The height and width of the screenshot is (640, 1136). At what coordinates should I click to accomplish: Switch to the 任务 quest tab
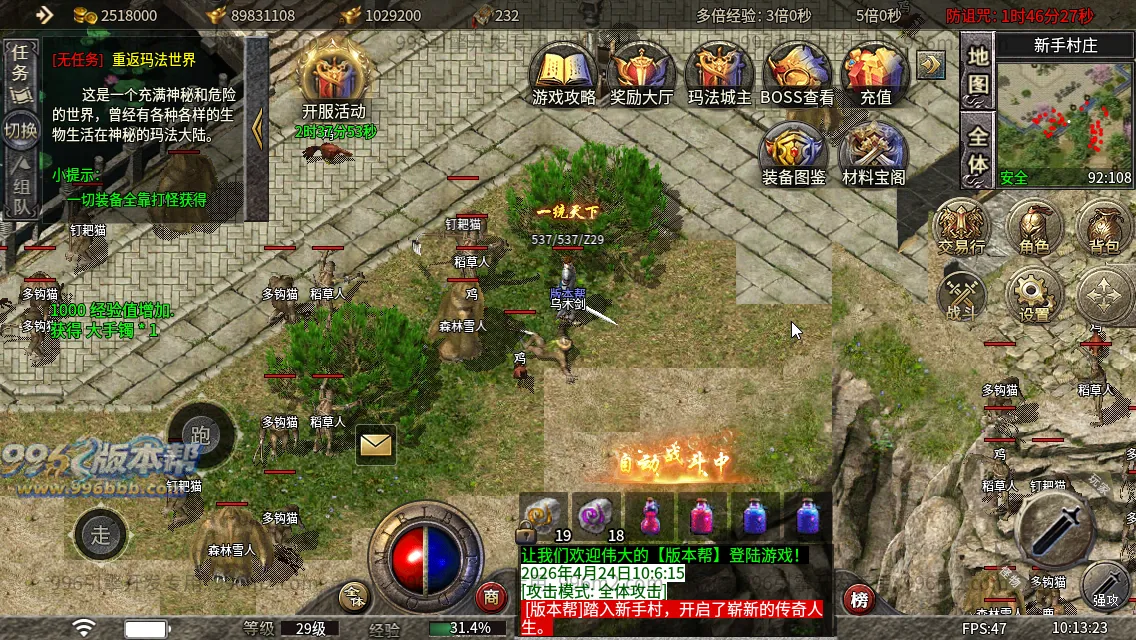tap(19, 73)
